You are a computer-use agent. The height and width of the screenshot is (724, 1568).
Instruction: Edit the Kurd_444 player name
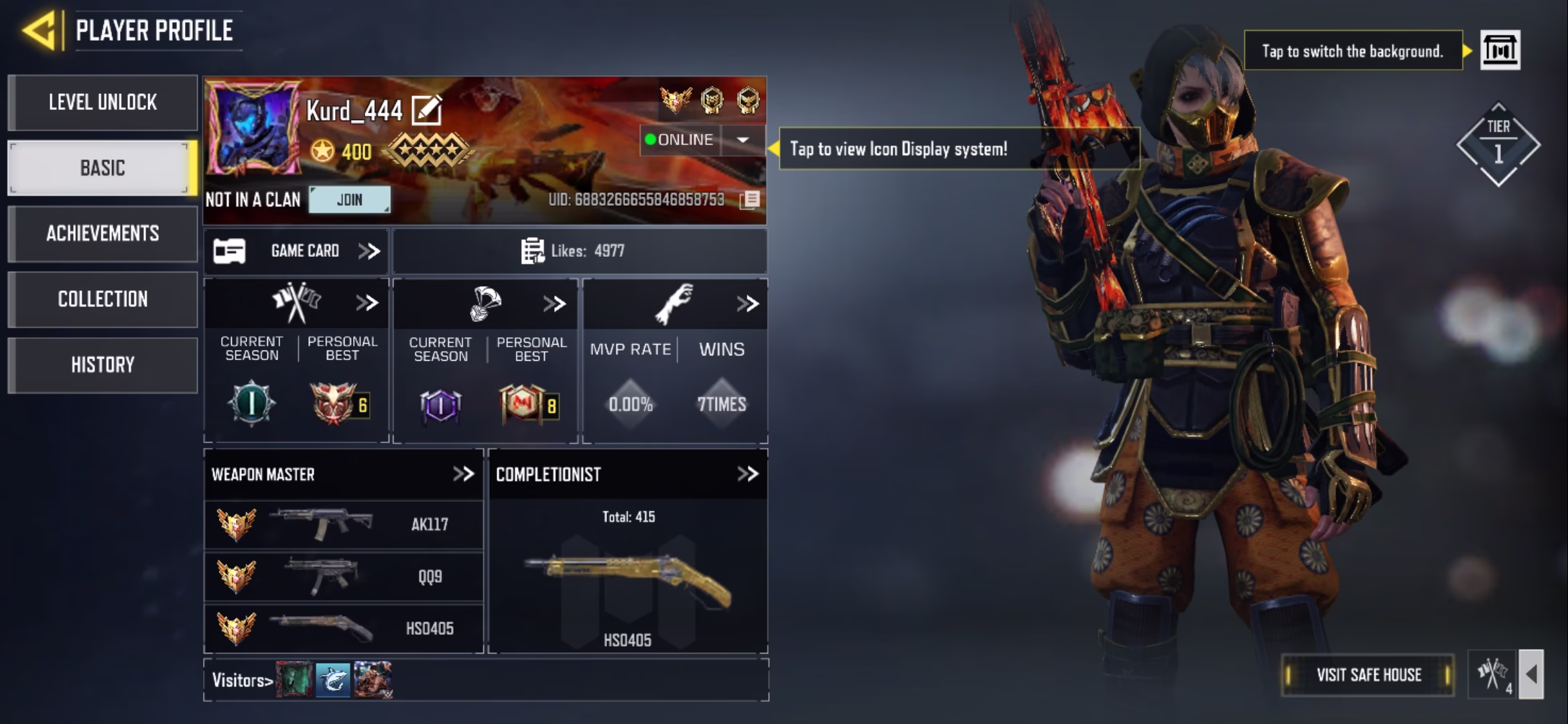point(426,111)
